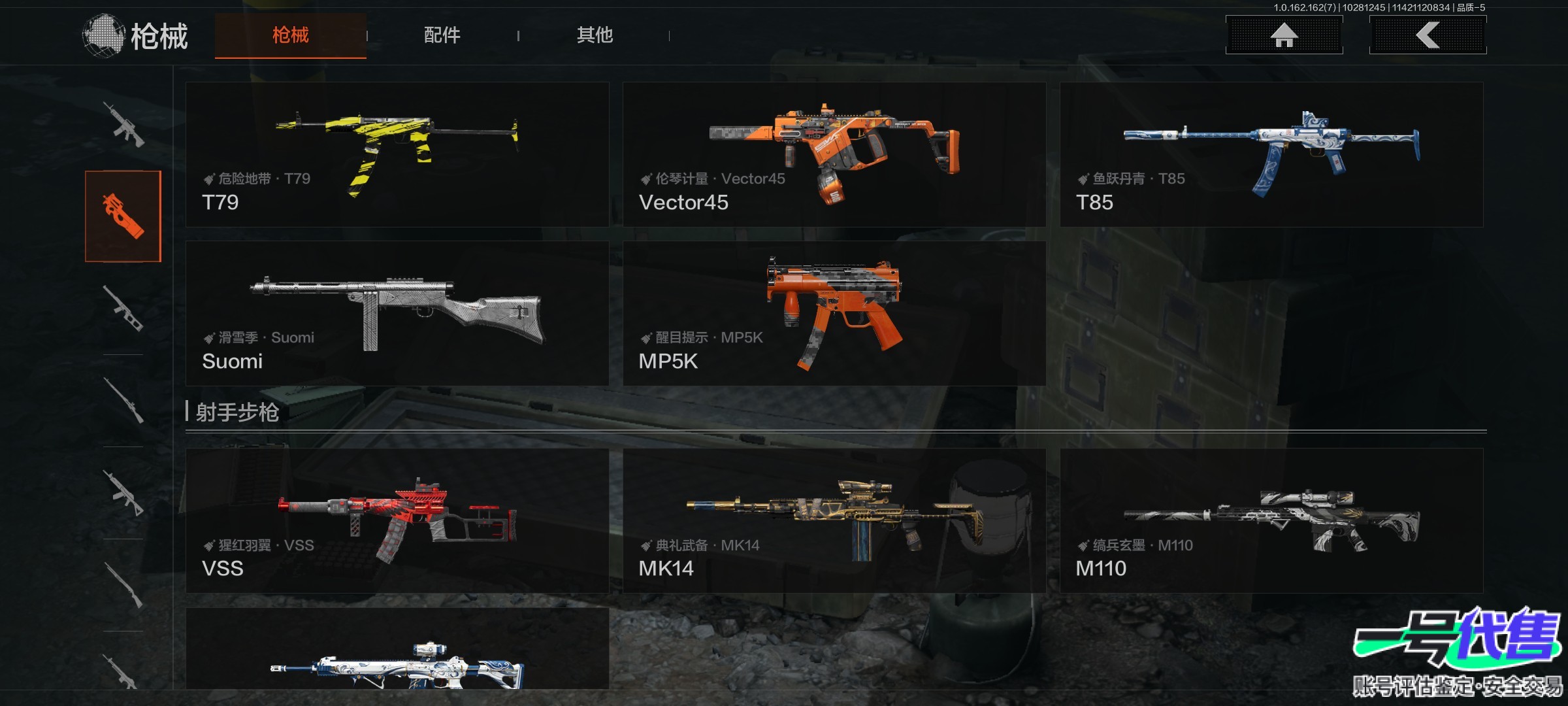Viewport: 1568px width, 706px height.
Task: Go to the home screen
Action: click(x=1284, y=35)
